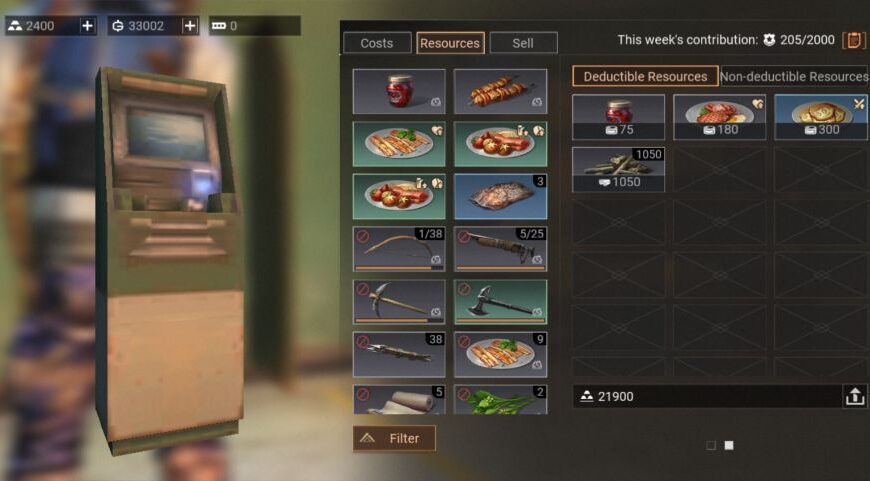Viewport: 870px width, 481px height.
Task: Switch to the Costs tab
Action: [x=377, y=43]
